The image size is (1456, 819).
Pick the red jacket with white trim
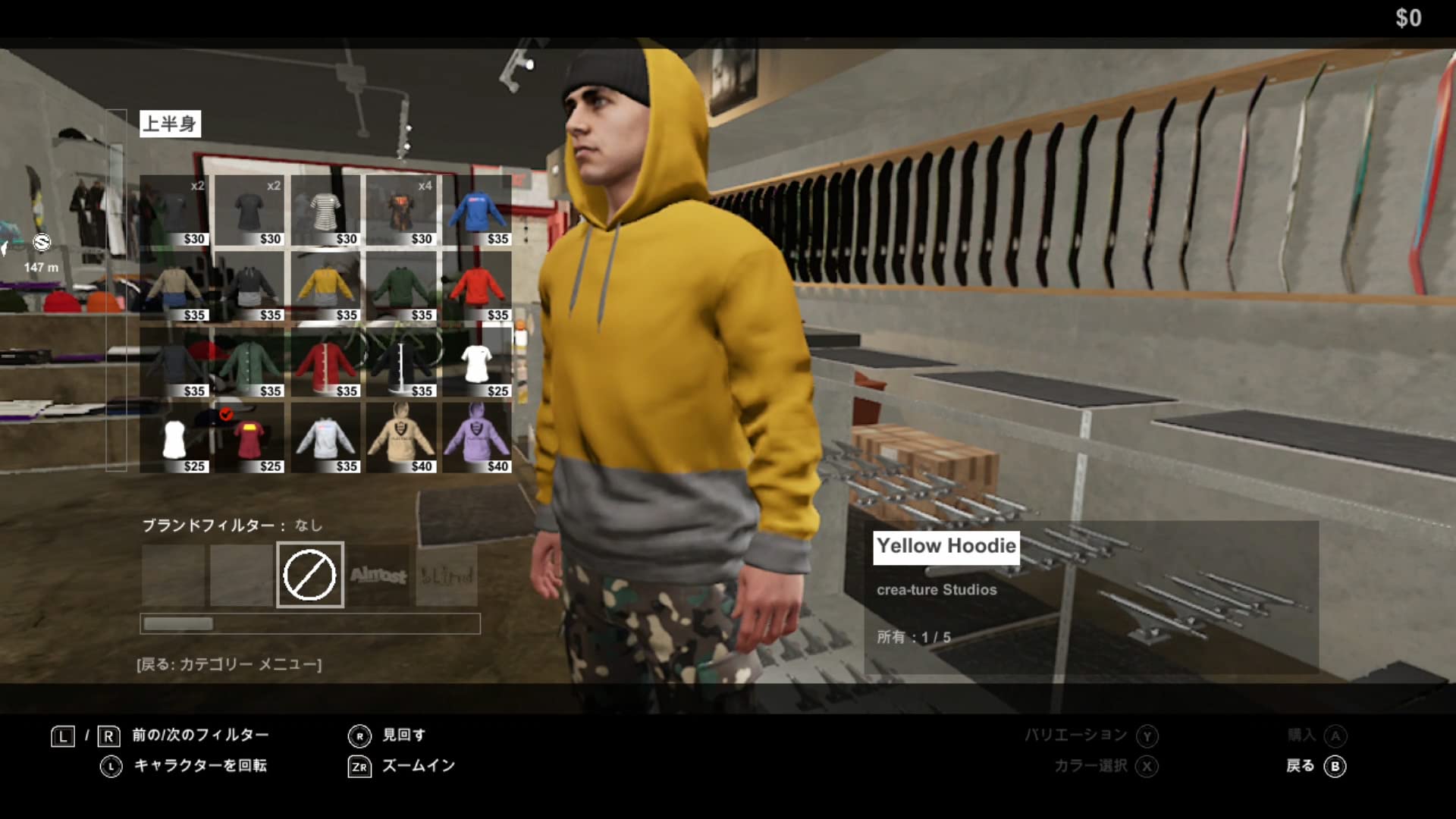click(325, 362)
